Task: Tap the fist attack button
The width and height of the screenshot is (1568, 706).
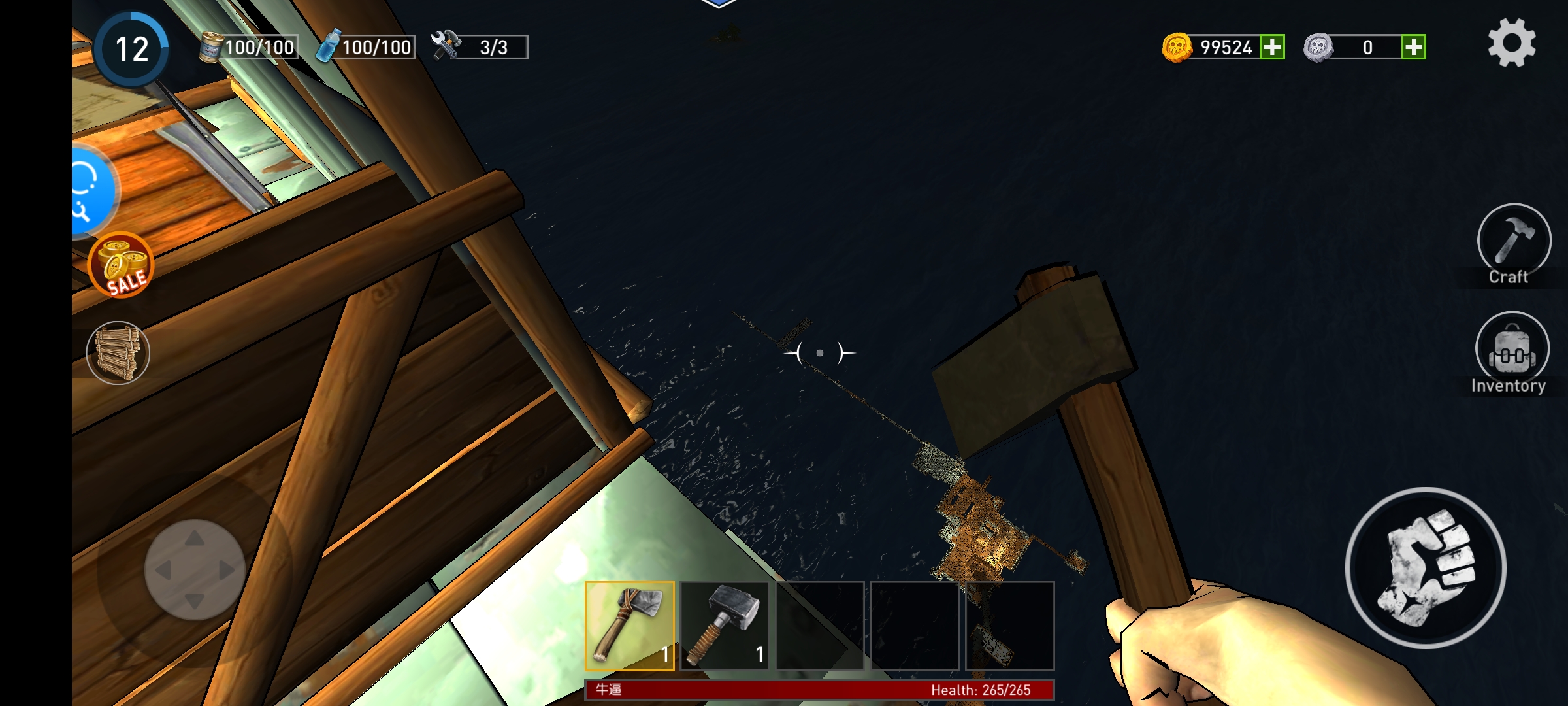Action: [1426, 567]
